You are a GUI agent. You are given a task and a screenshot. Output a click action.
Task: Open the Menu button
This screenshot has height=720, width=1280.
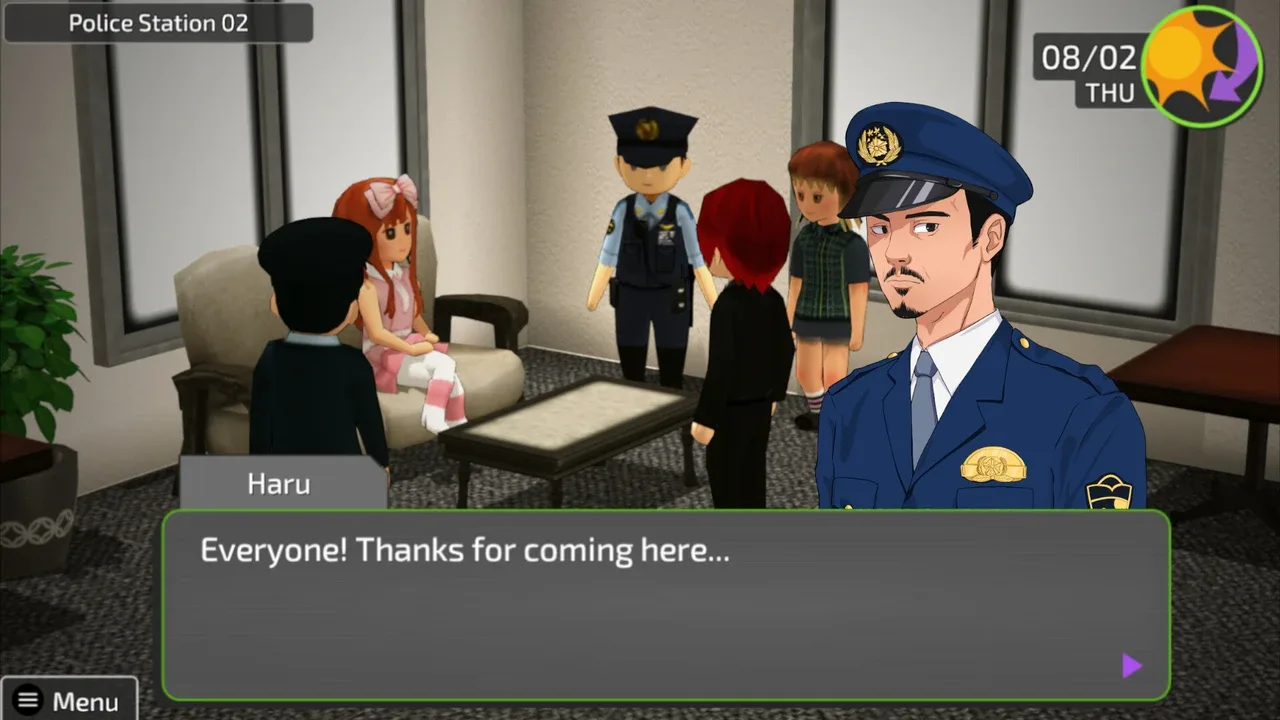point(69,700)
